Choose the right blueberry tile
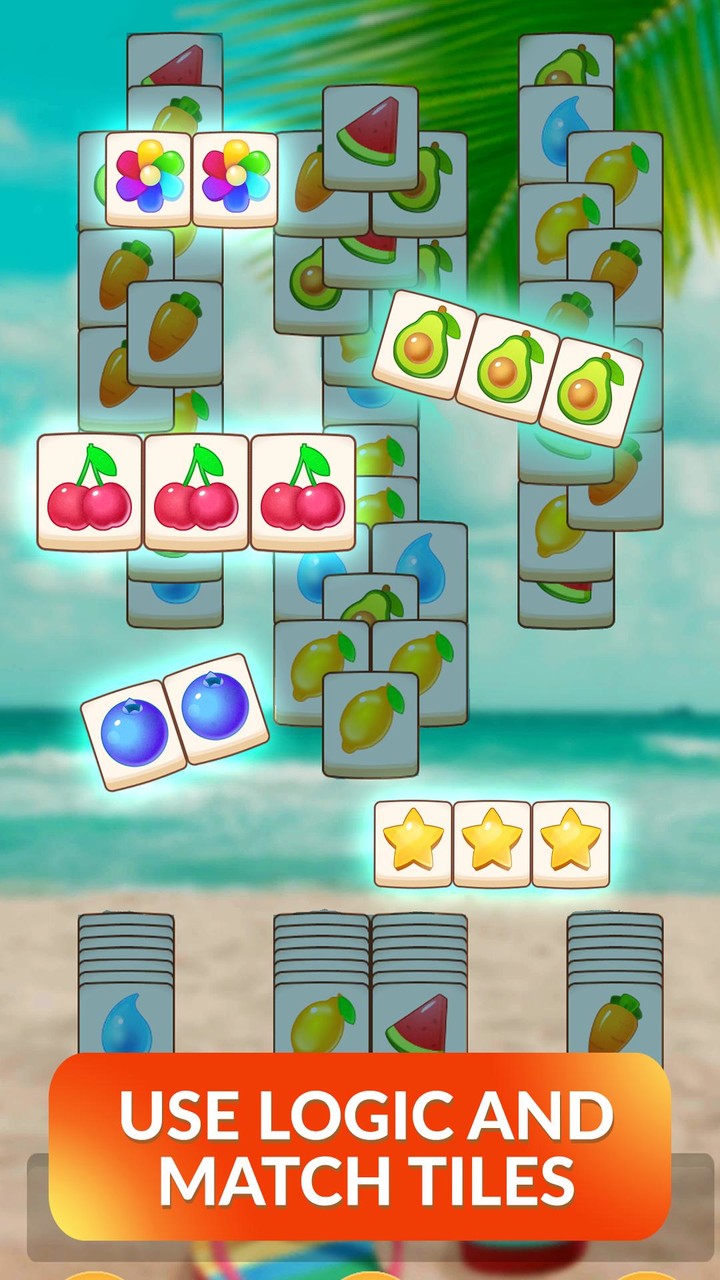The width and height of the screenshot is (720, 1280). coord(216,708)
